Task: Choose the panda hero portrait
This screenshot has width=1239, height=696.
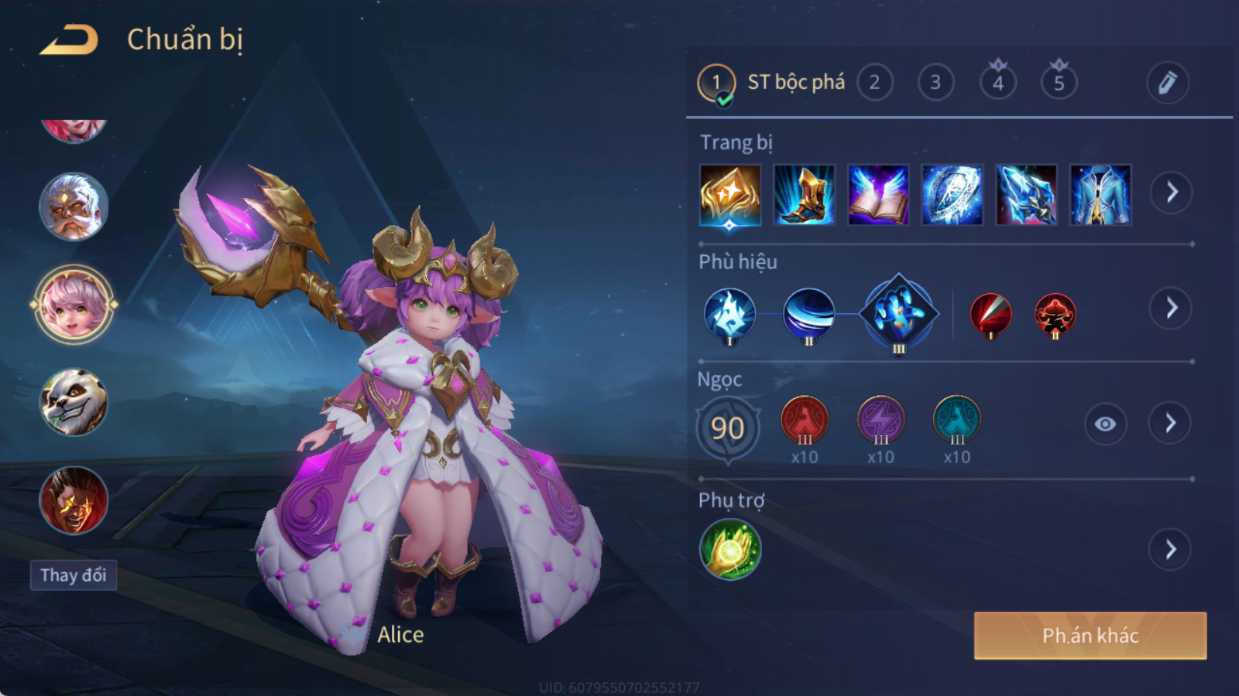Action: coord(74,402)
